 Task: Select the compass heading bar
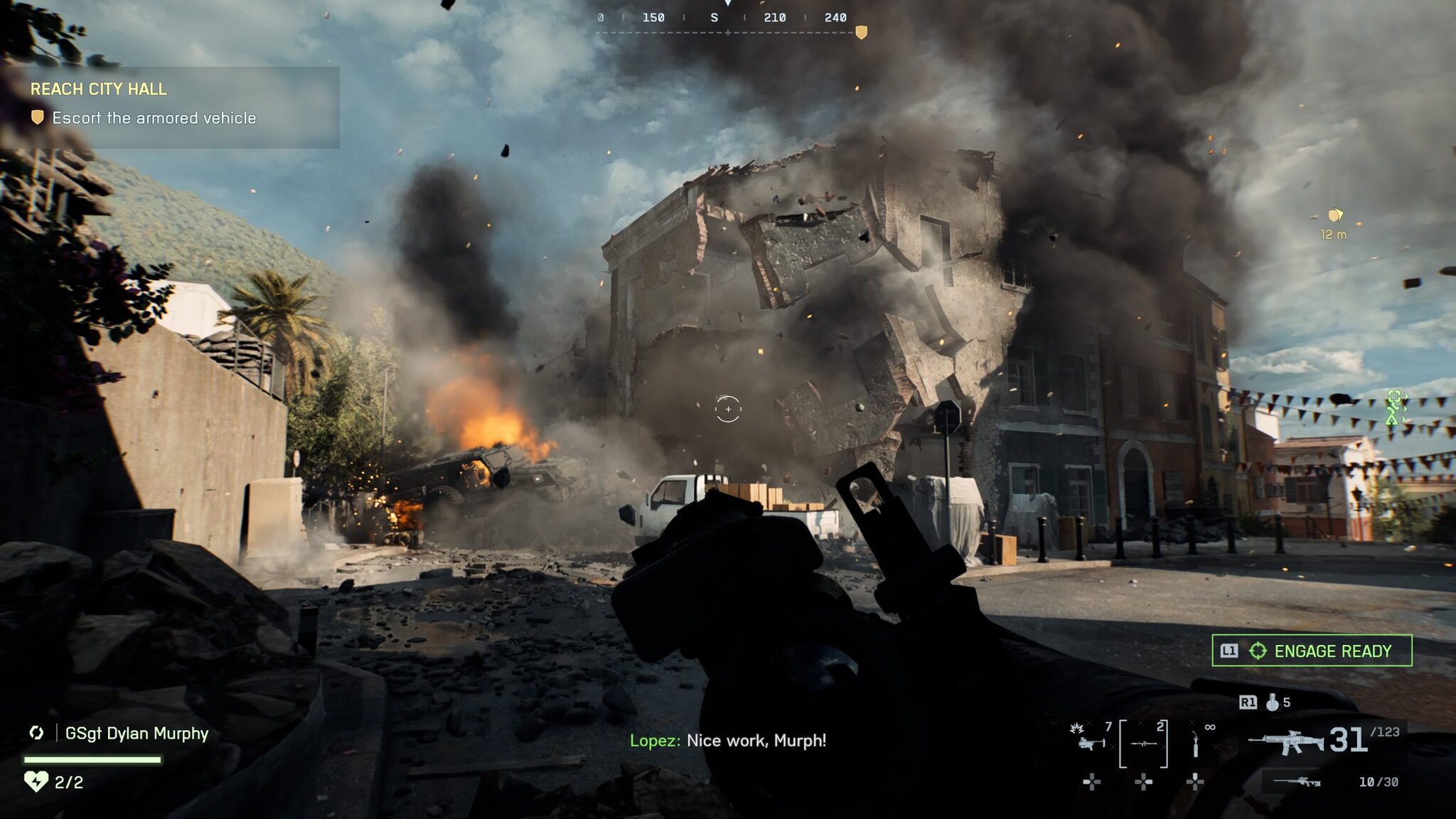[725, 18]
